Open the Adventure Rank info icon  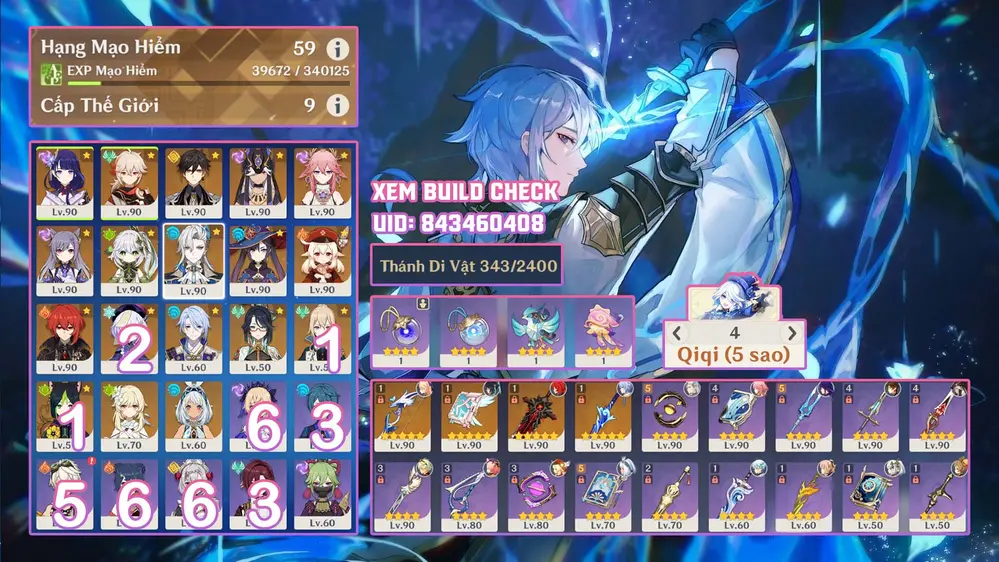339,48
